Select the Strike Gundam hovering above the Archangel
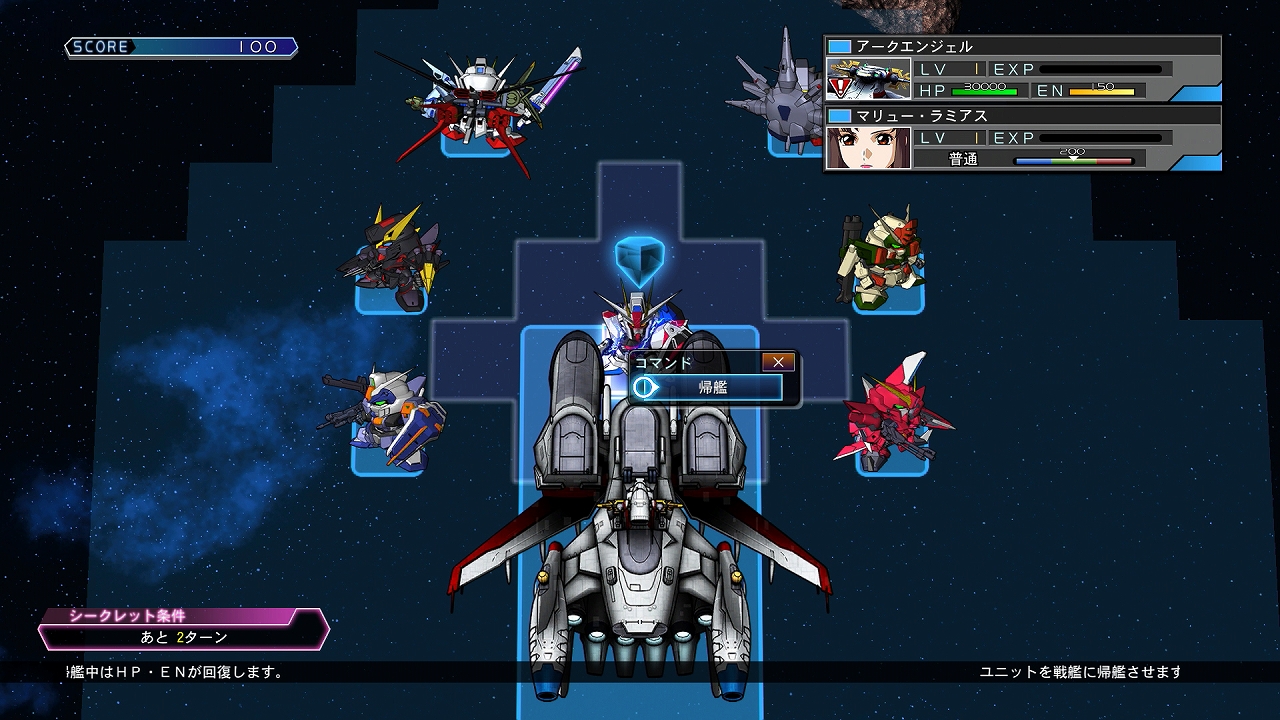 pyautogui.click(x=640, y=320)
